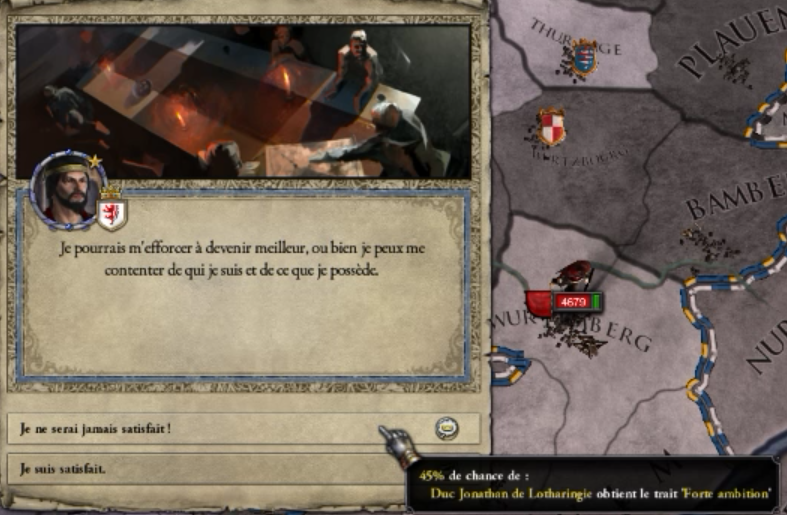Open the duke's character portrait
This screenshot has width=787, height=515.
pyautogui.click(x=67, y=188)
